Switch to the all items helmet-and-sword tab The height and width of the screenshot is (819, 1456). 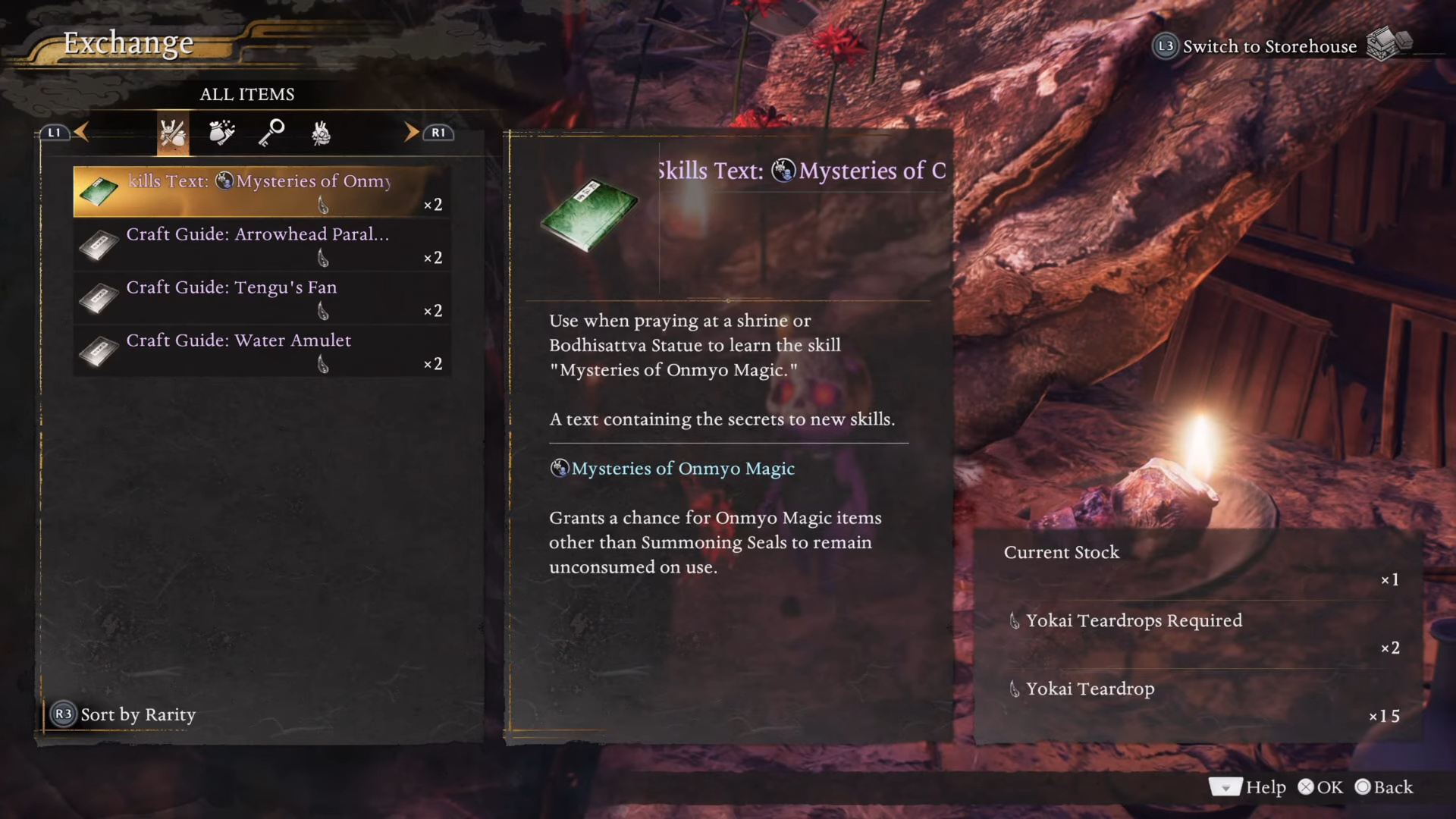[x=173, y=133]
